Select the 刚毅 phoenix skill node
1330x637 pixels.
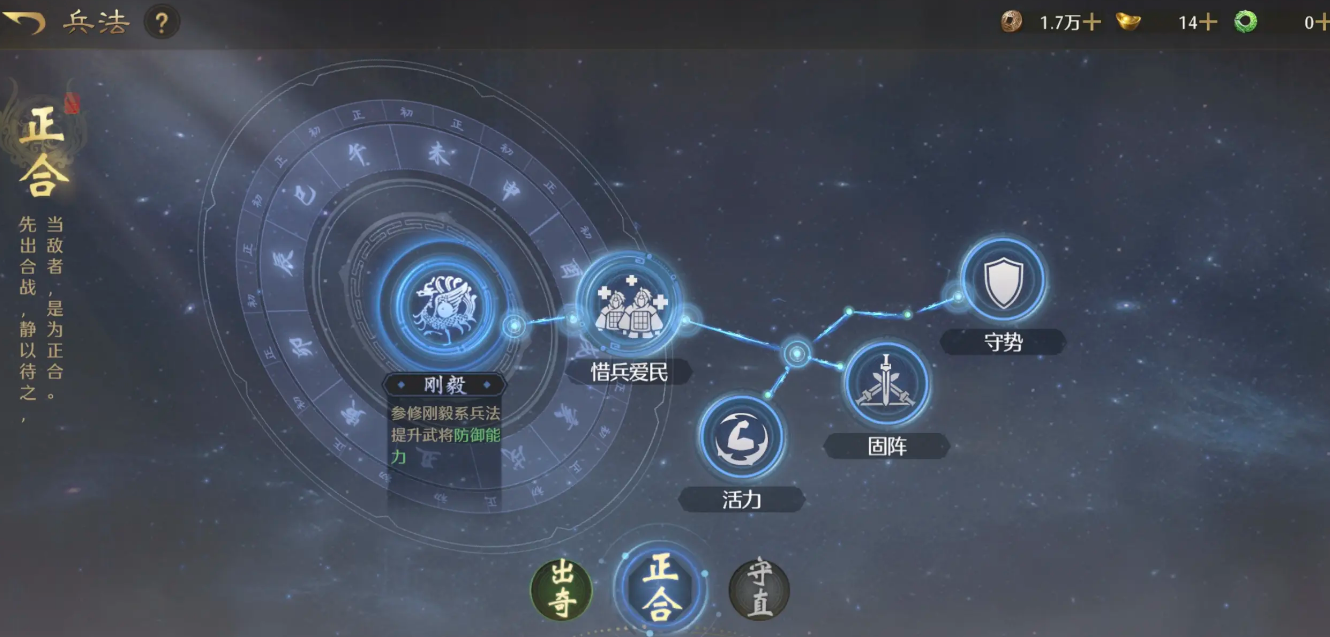[443, 300]
